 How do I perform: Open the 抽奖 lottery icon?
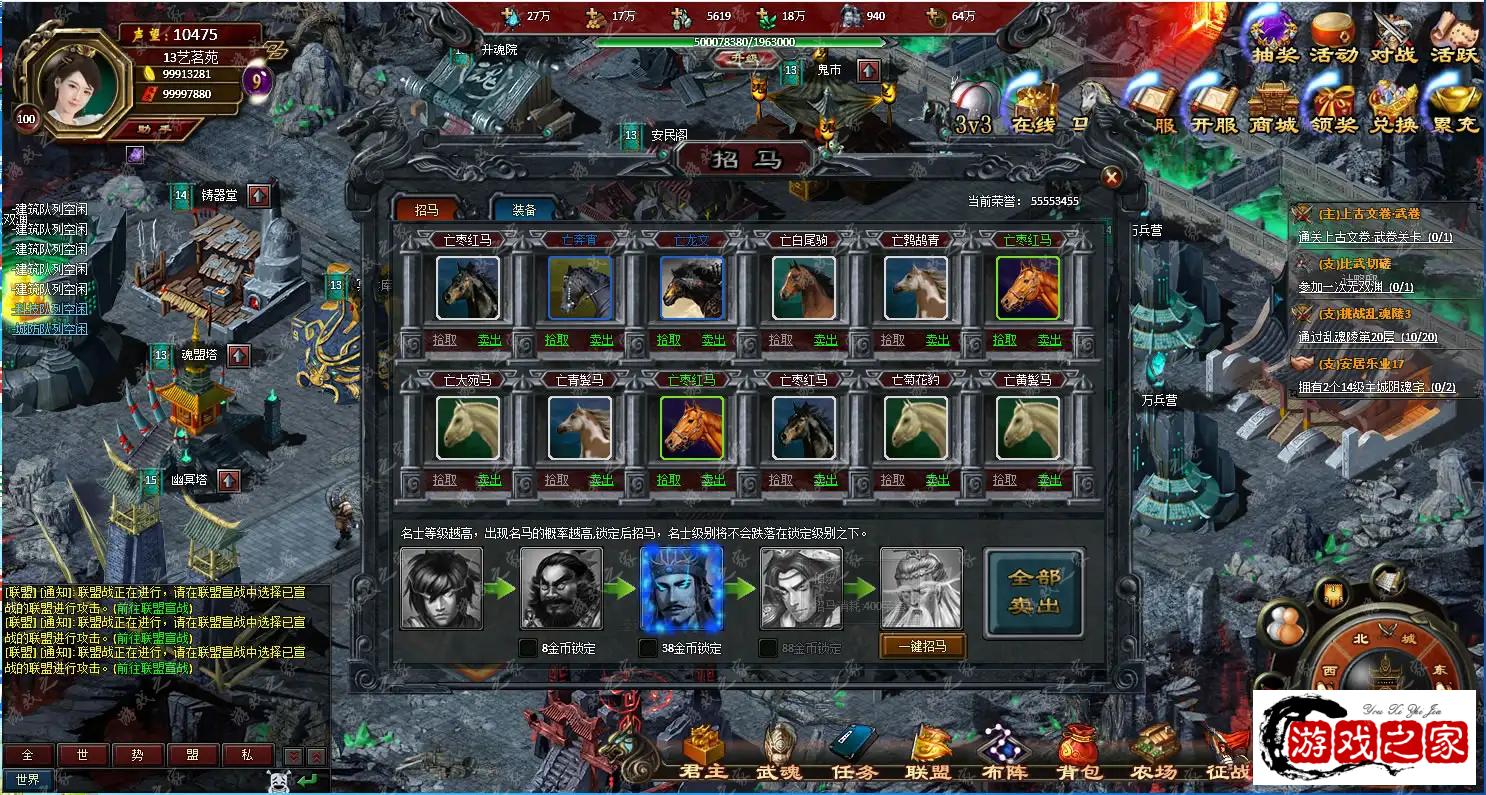coord(1273,38)
